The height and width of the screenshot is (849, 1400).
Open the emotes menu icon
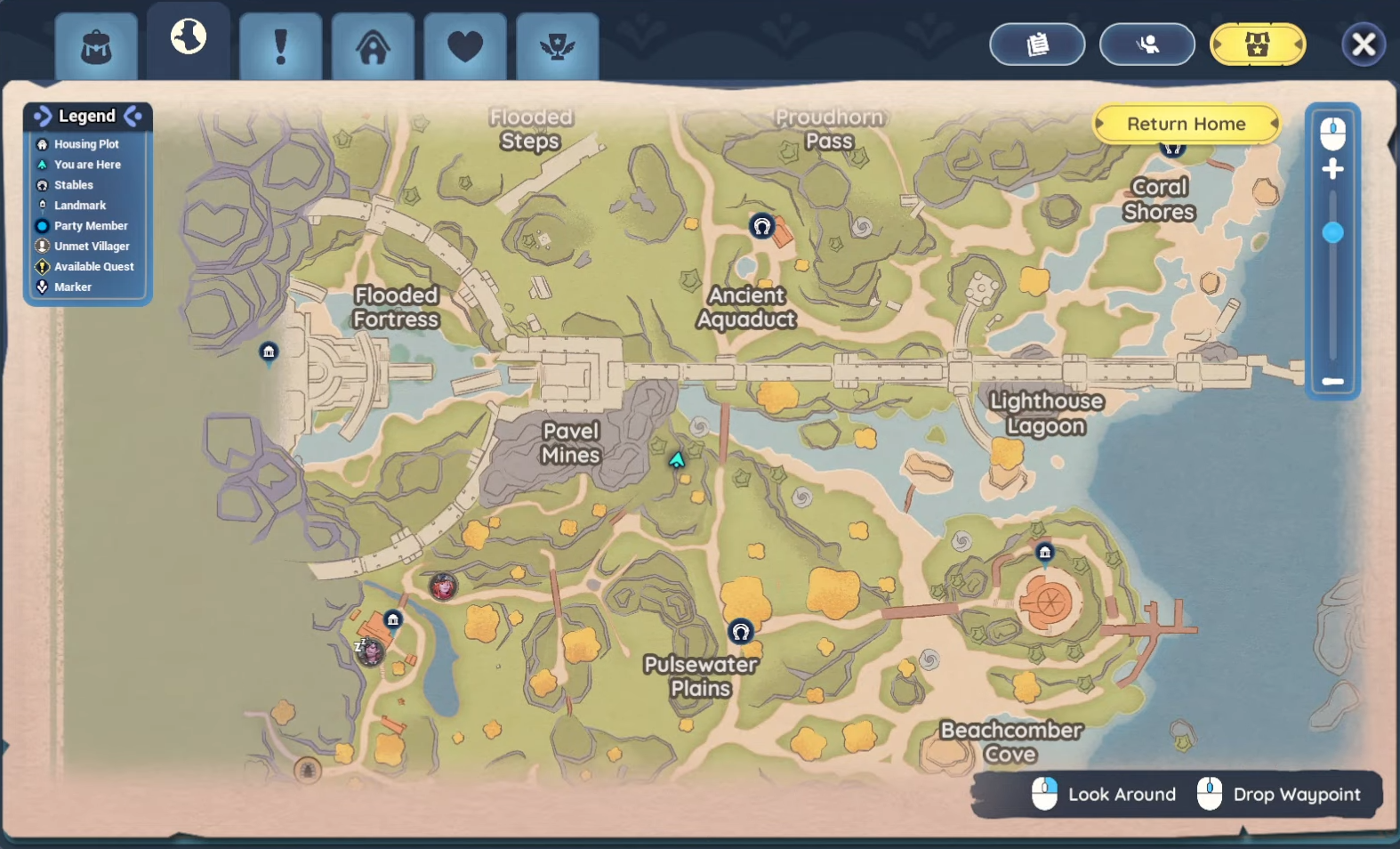pyautogui.click(x=1148, y=44)
